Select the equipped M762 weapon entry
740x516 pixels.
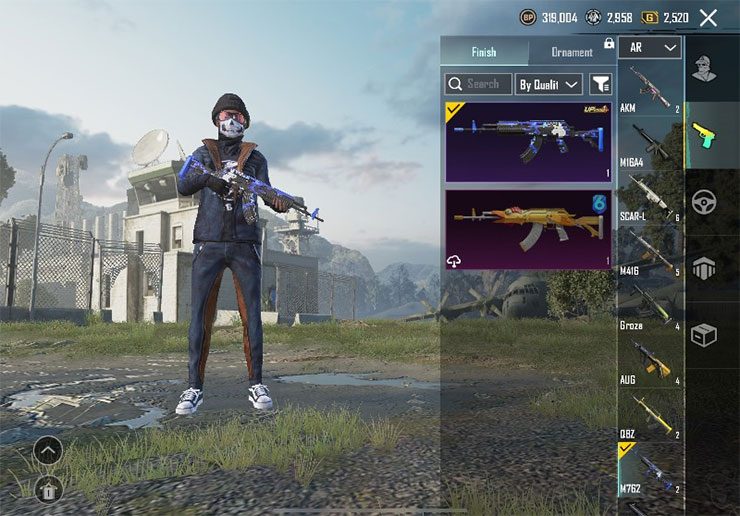[650, 468]
